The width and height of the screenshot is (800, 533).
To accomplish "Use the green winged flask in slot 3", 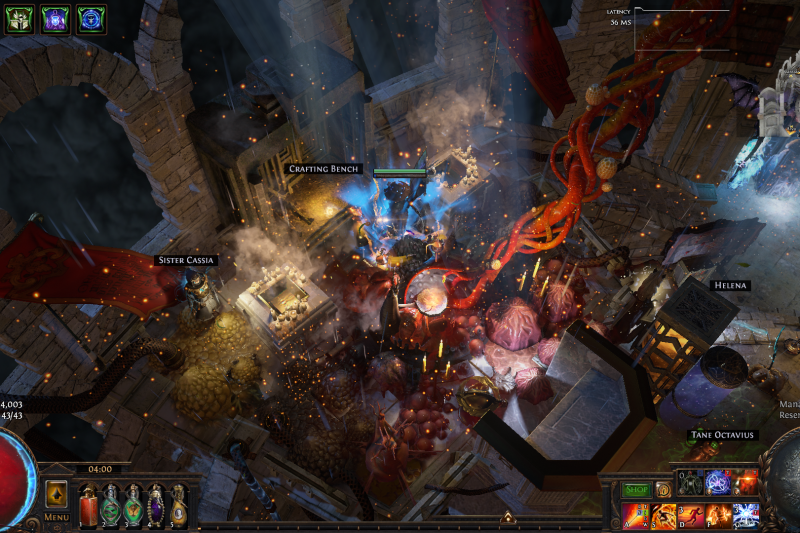I will point(133,504).
